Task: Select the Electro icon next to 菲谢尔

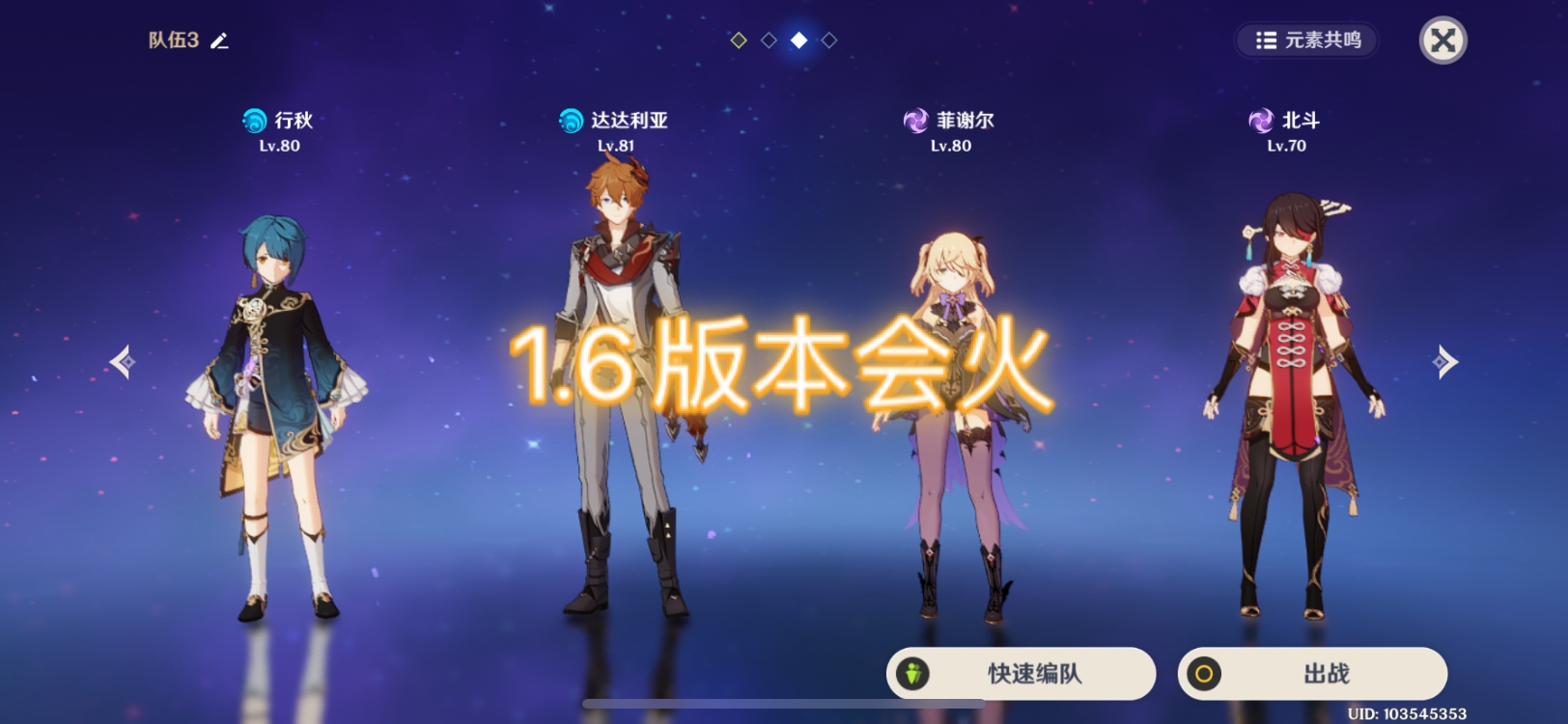Action: pyautogui.click(x=913, y=121)
